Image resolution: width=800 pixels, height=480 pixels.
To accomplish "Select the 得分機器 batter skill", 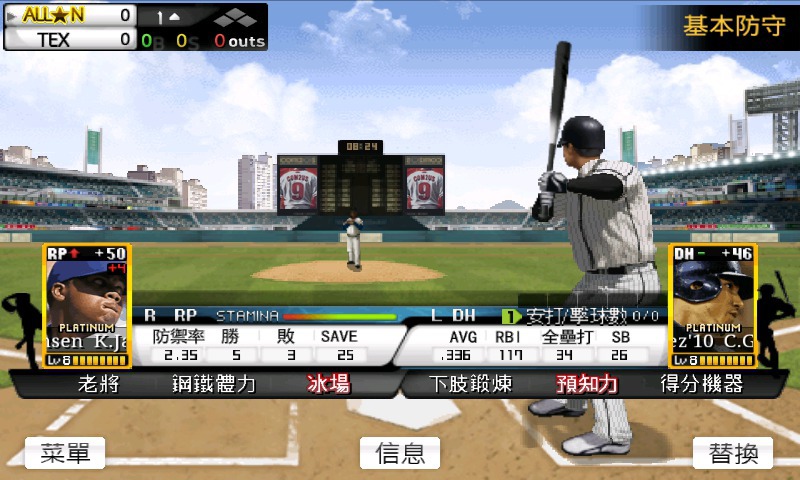I will point(702,383).
